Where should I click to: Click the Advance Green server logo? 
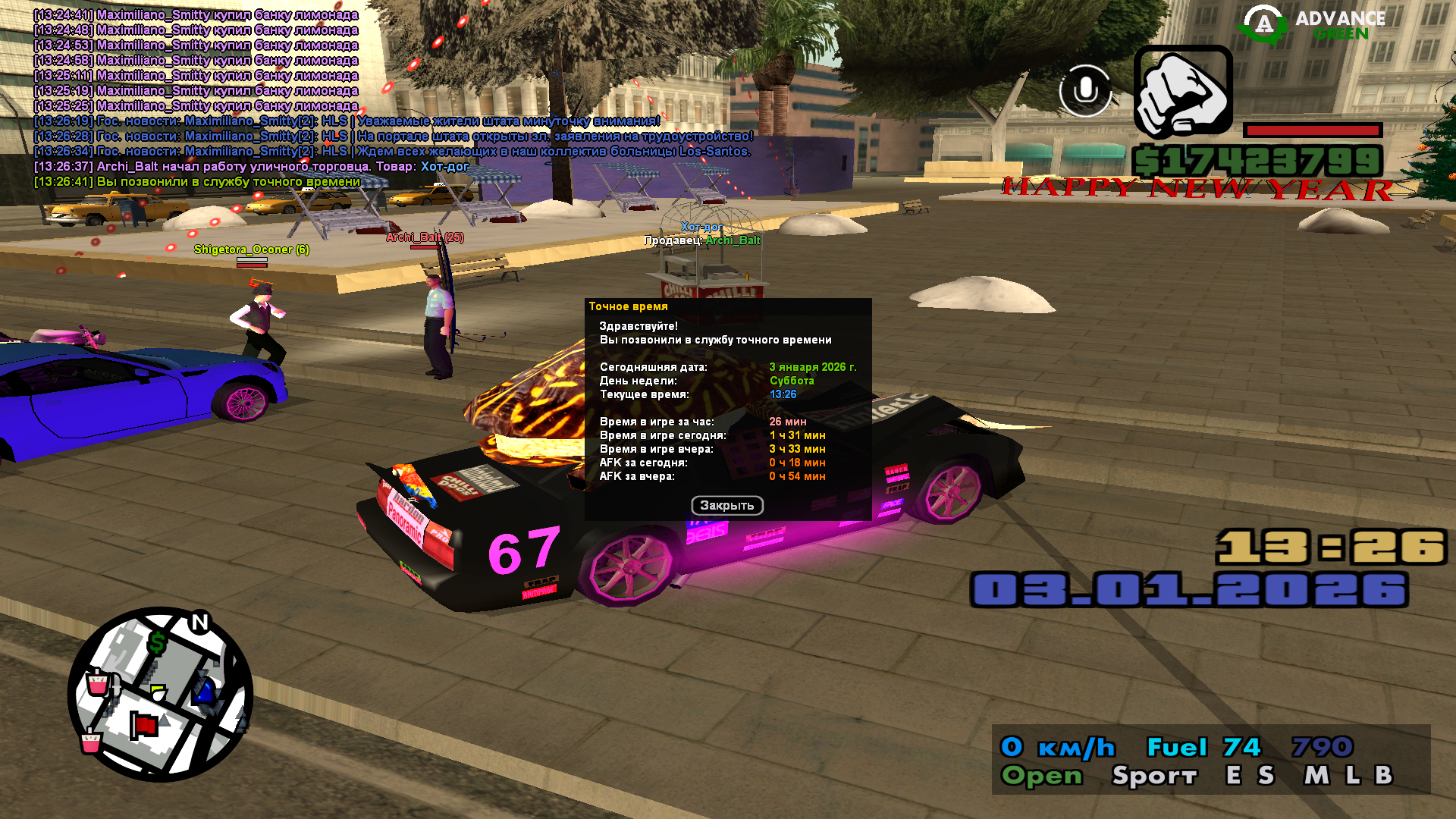coord(1312,25)
